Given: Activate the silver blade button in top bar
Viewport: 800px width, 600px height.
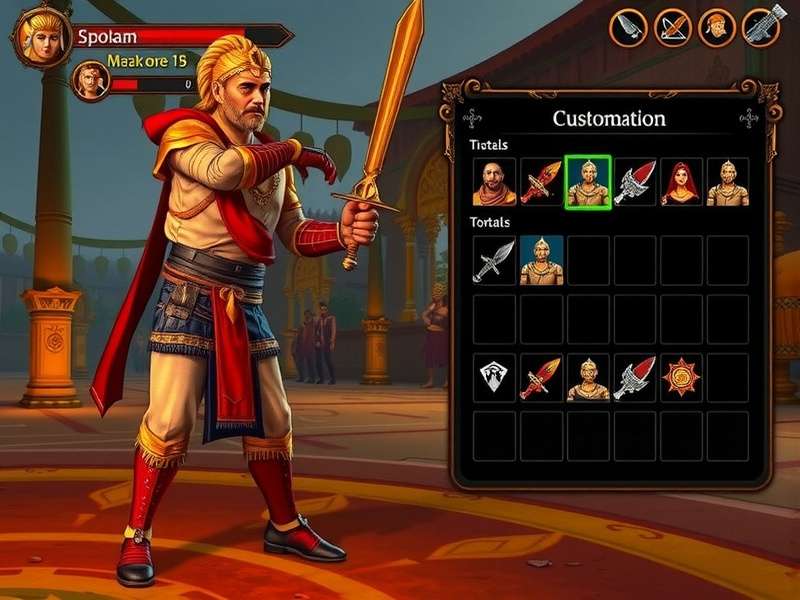Looking at the screenshot, I should (x=629, y=27).
